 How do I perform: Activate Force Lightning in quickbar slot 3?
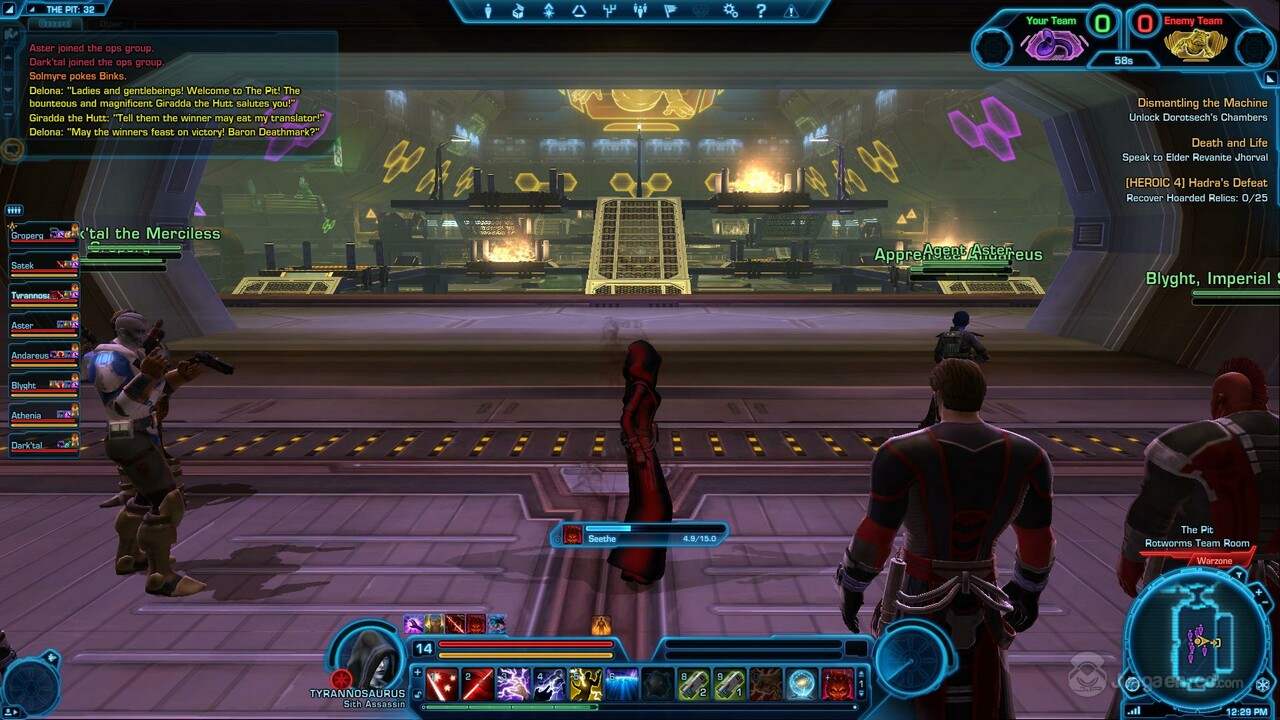tap(512, 685)
